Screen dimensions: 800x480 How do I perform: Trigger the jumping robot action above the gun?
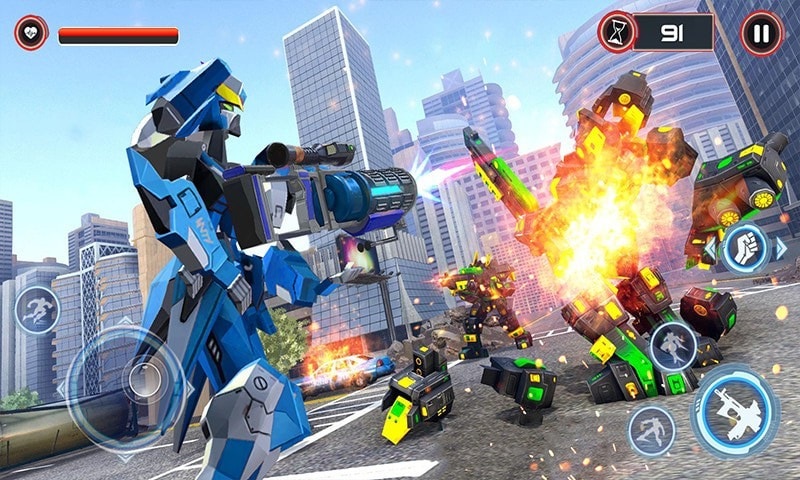point(673,346)
